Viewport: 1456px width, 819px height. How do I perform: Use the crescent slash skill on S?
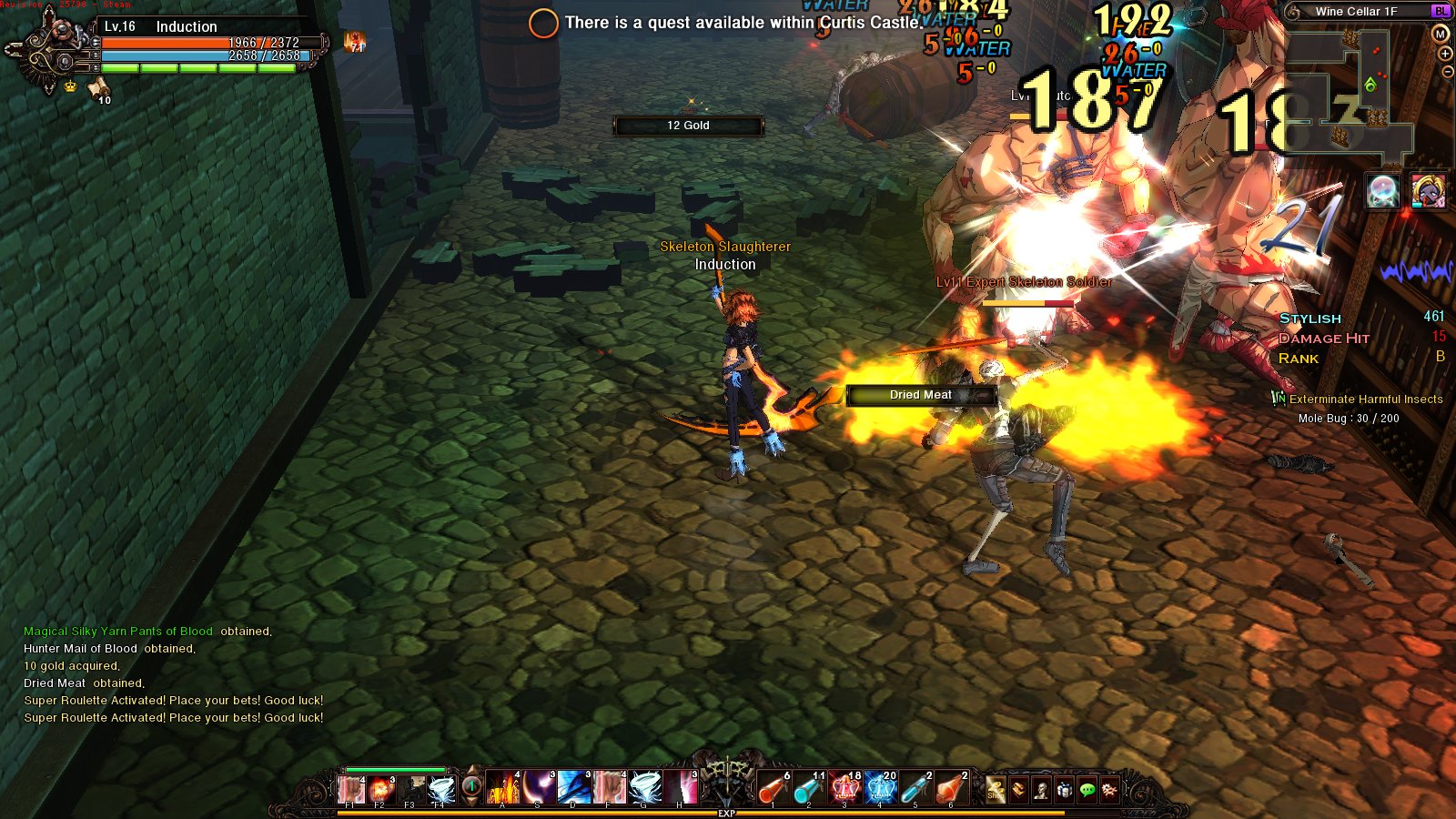click(x=539, y=788)
